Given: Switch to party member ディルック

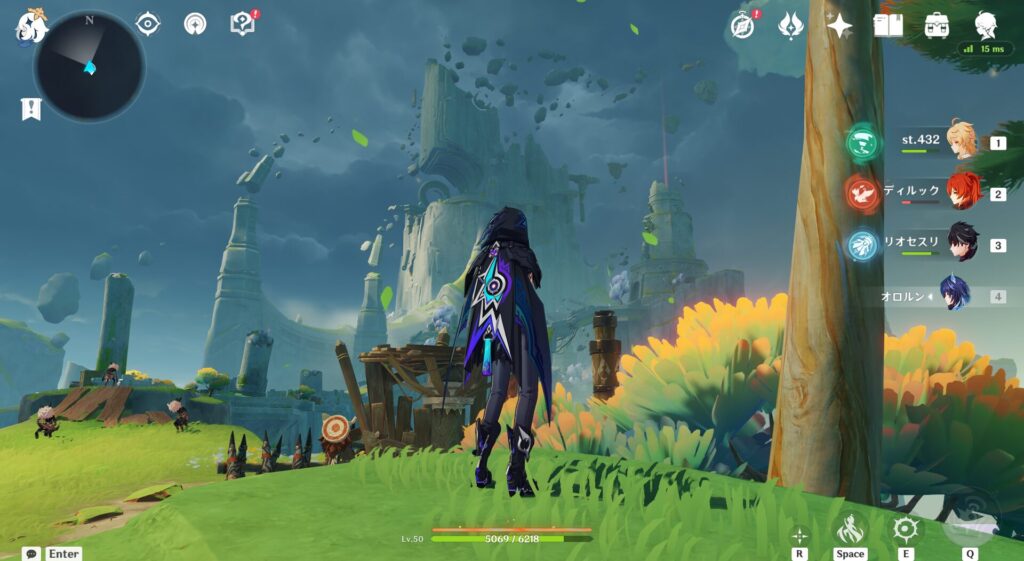Looking at the screenshot, I should [962, 192].
